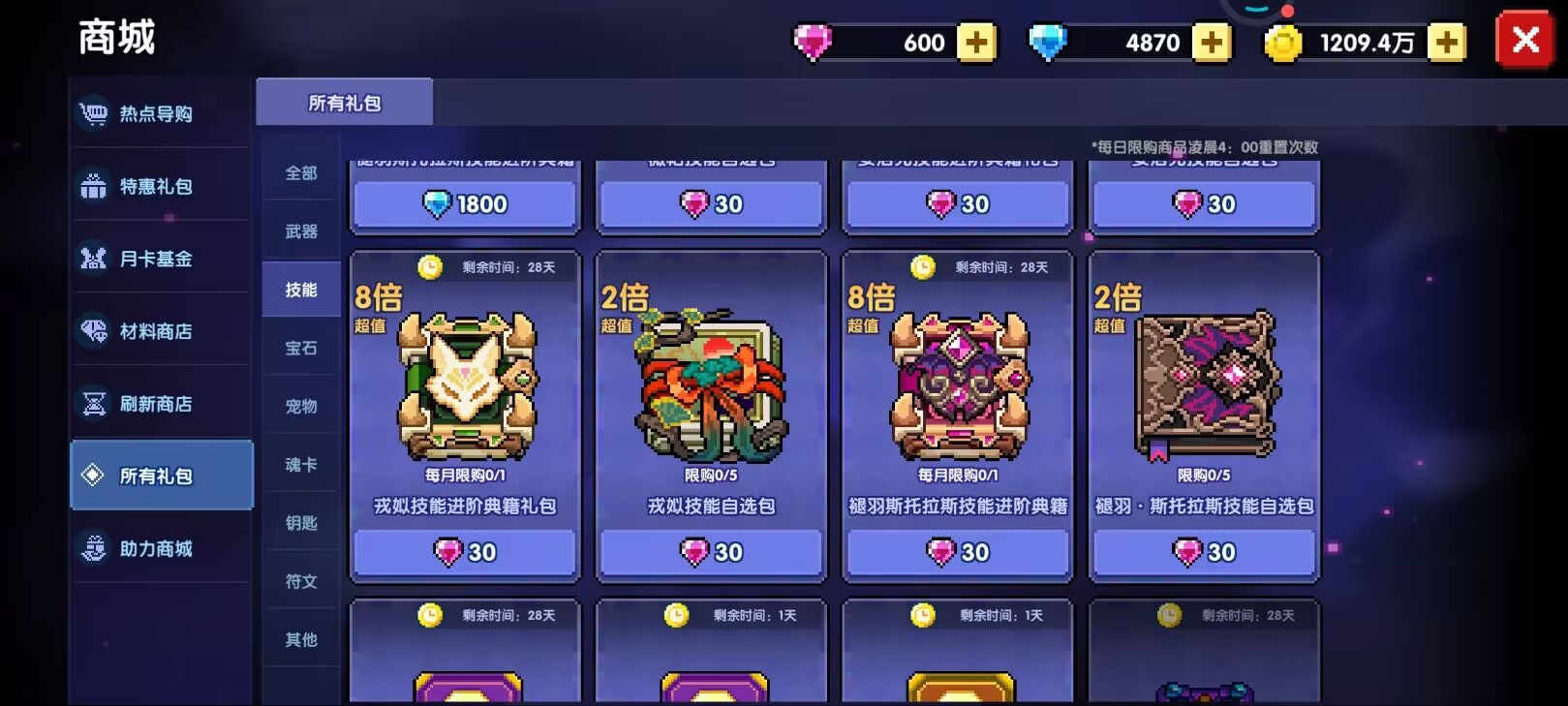Switch to the 钥匙 category
Screen dimensions: 1568x706
pyautogui.click(x=301, y=523)
